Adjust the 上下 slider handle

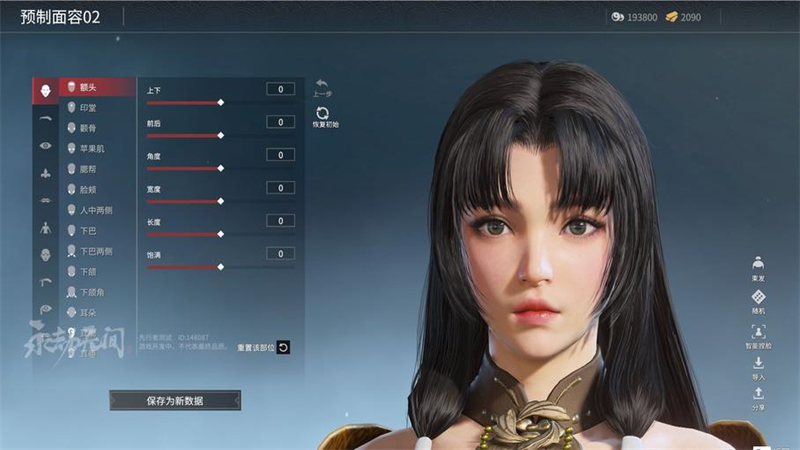click(x=220, y=102)
